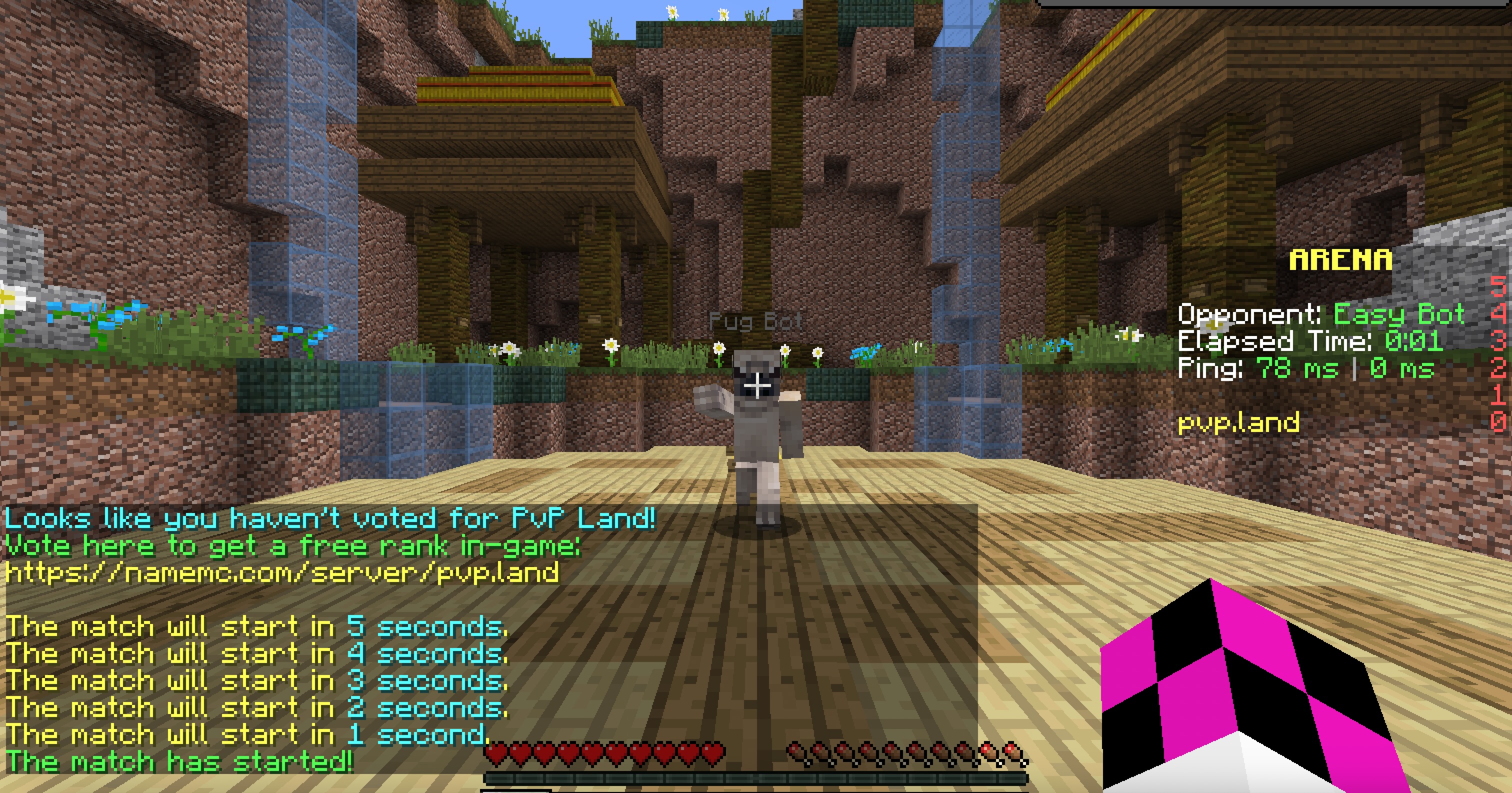Click the middle heart of the health row
The height and width of the screenshot is (793, 1512).
coord(593,753)
